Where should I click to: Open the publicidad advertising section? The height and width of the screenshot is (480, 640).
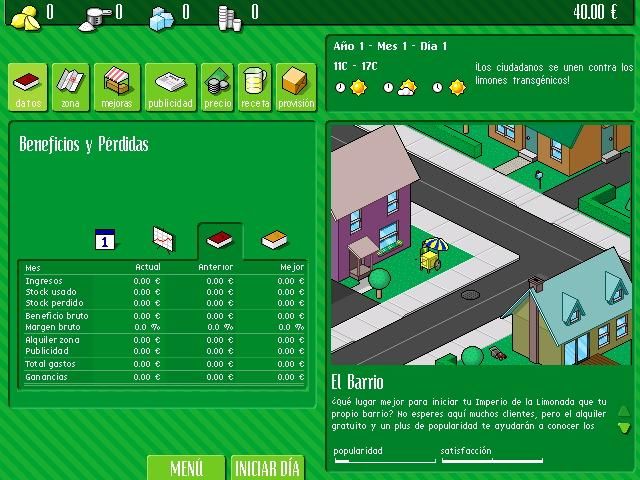(170, 88)
